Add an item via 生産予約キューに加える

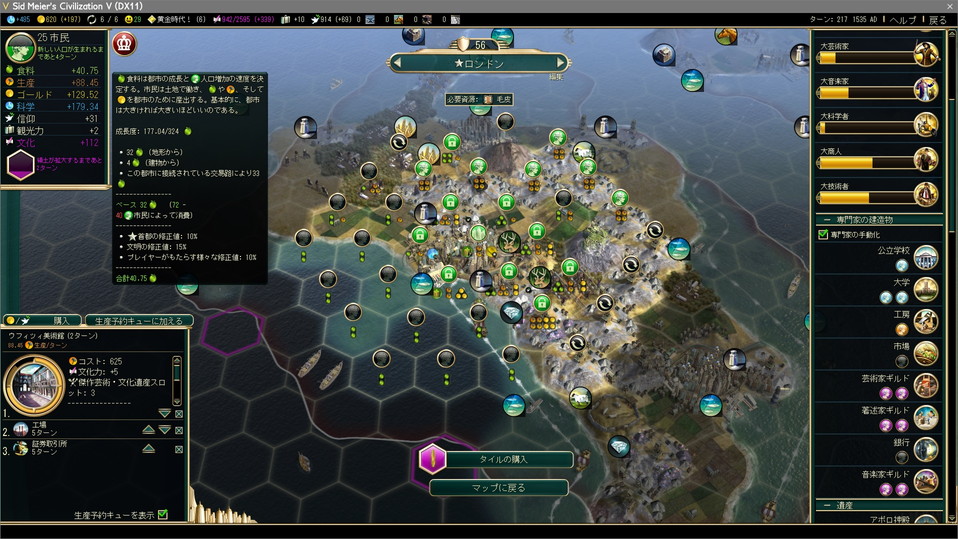coord(139,321)
